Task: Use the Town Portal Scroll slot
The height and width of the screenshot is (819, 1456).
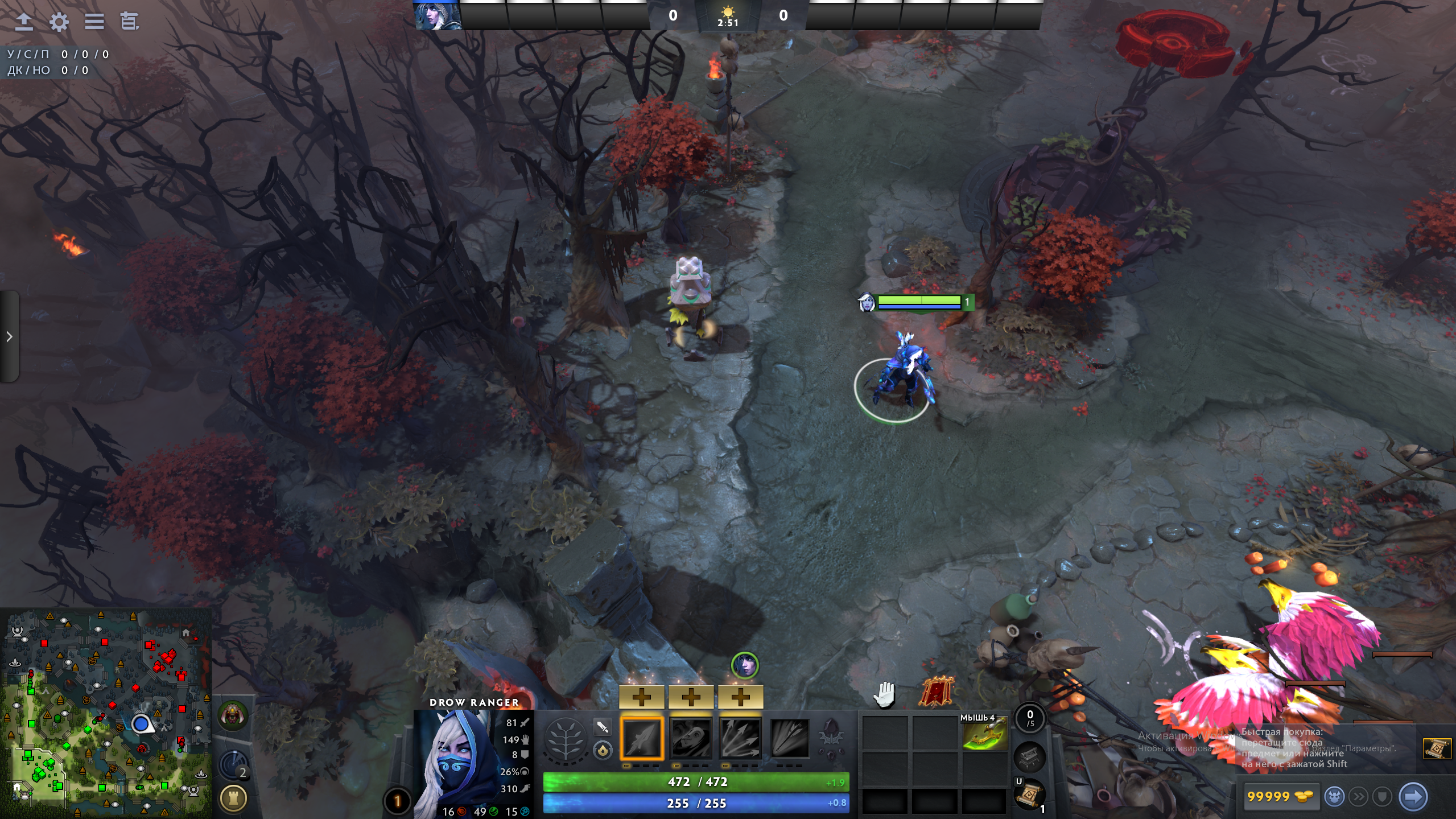Action: click(x=1029, y=795)
